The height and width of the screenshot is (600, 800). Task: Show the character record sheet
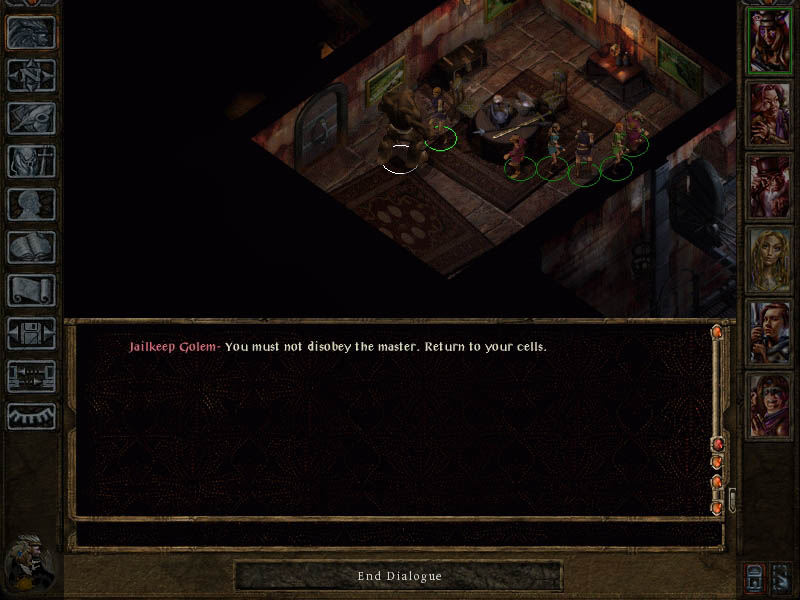31,205
